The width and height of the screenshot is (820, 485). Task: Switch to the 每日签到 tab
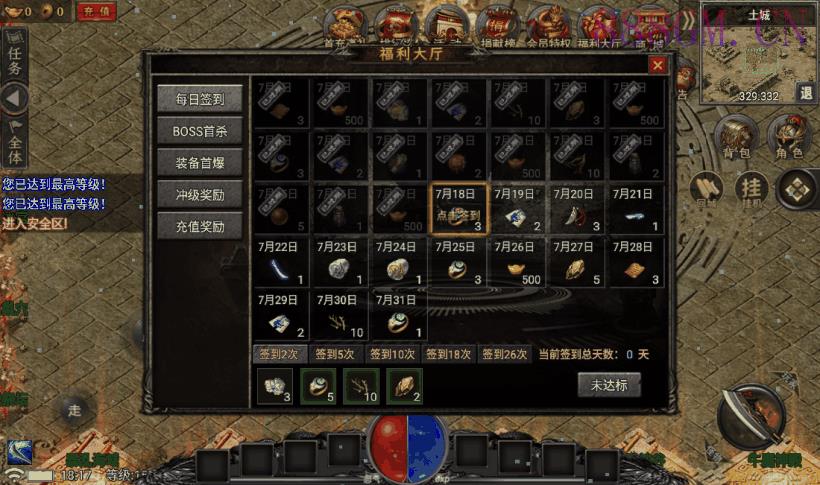(199, 100)
